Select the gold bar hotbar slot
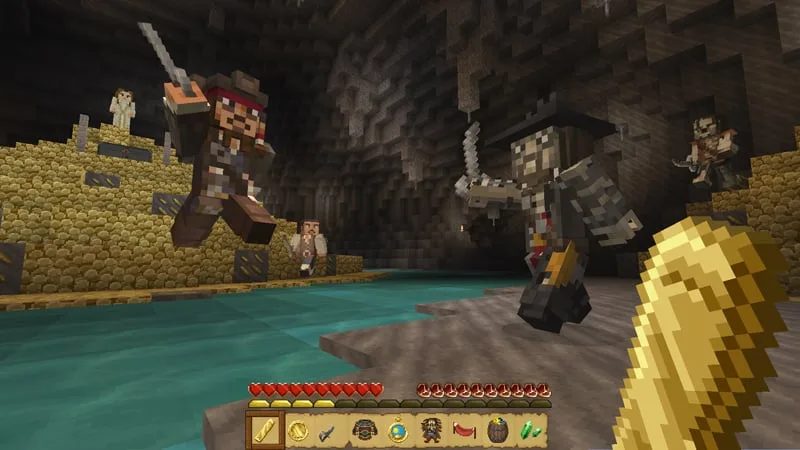The width and height of the screenshot is (800, 450). (265, 430)
